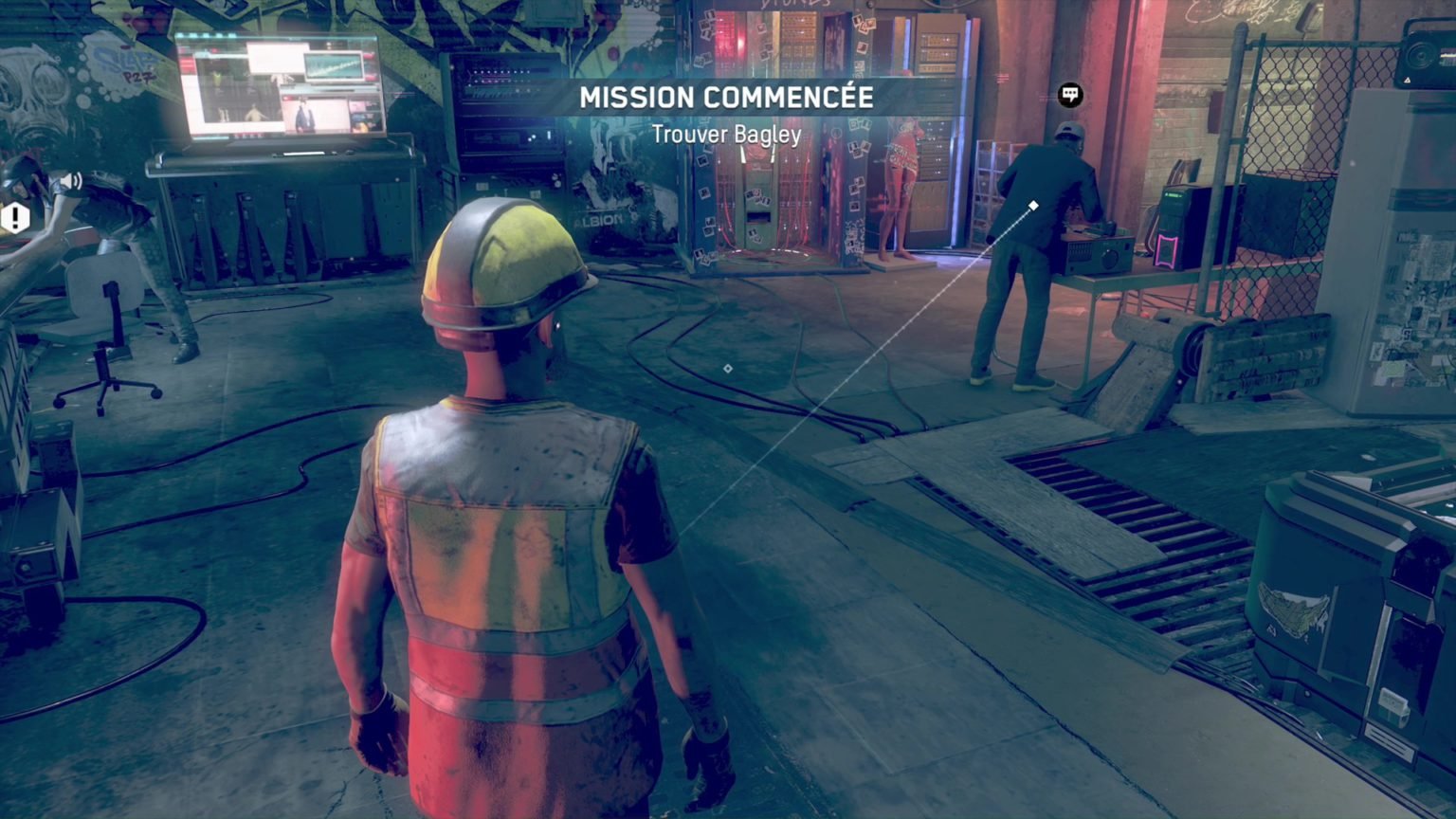
Task: Expand the red-lit arcade cabinet doorway
Action: 768,180
